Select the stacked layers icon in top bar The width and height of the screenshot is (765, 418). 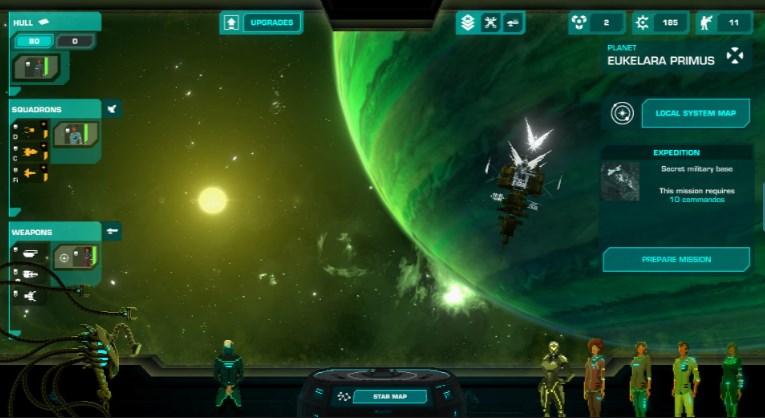point(467,22)
